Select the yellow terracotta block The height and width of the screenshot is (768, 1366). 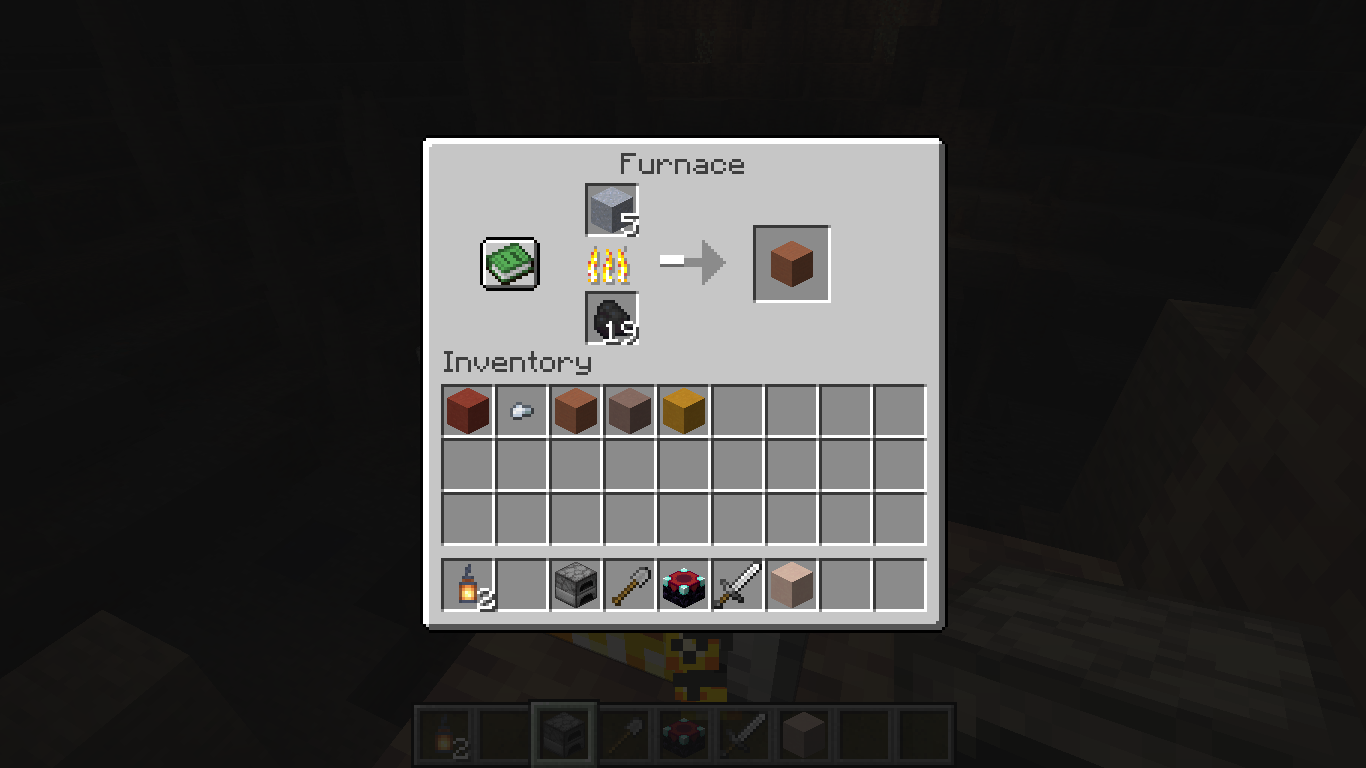(684, 411)
